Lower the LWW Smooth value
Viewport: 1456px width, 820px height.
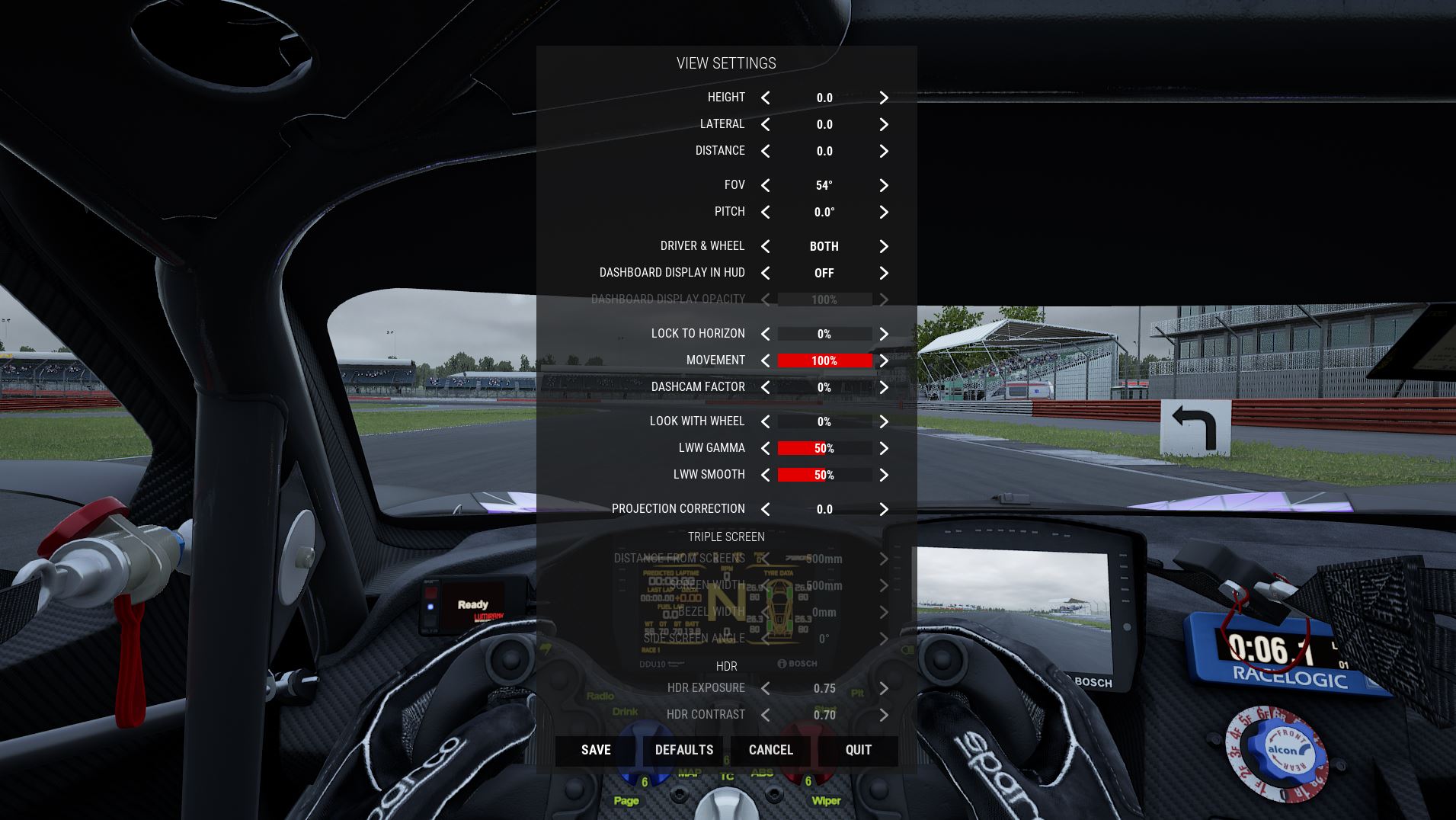point(766,475)
